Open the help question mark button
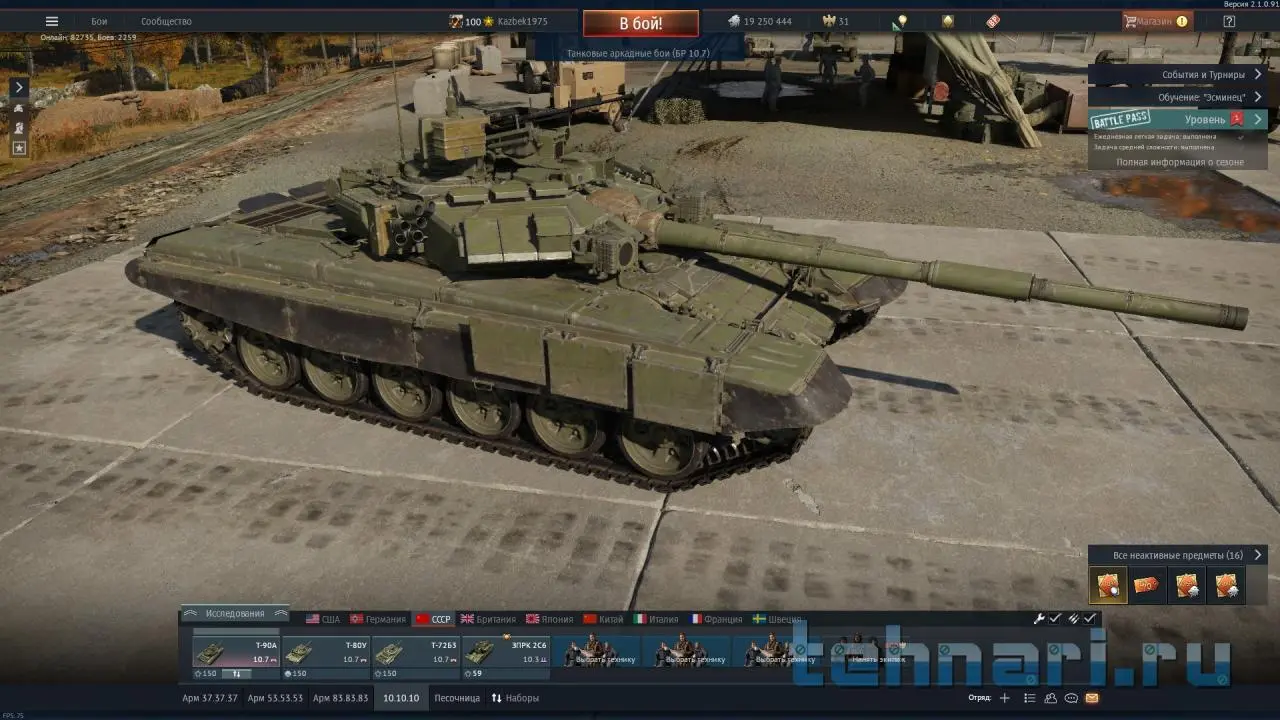The image size is (1280, 720). click(1229, 21)
